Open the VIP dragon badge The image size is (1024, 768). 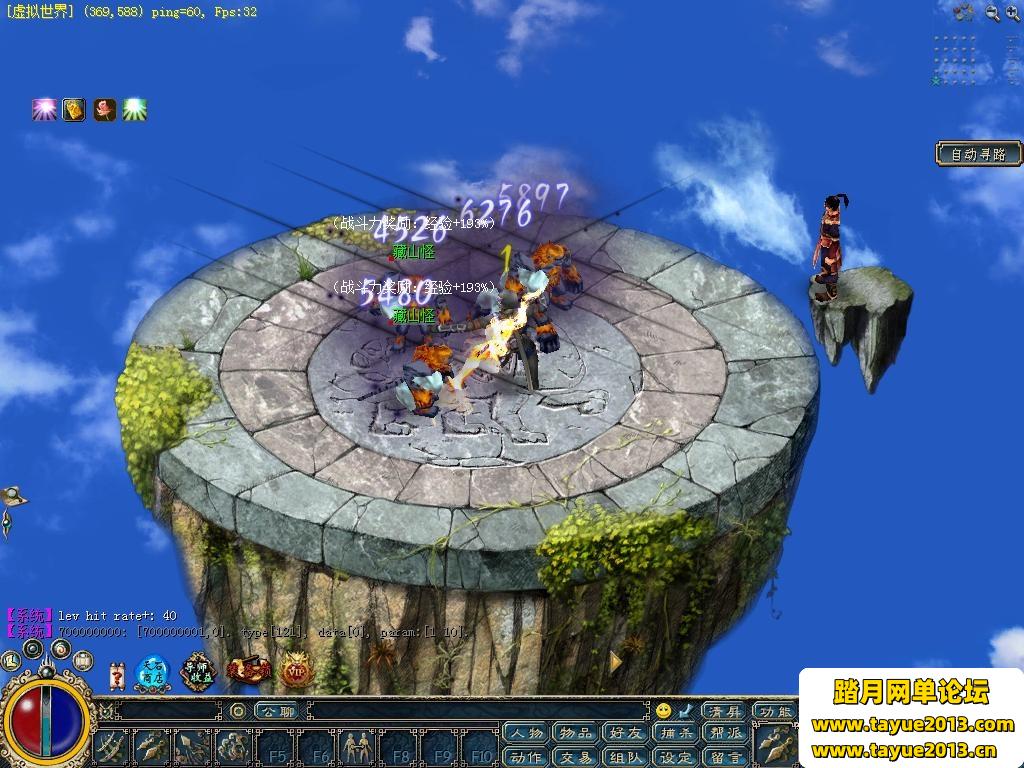coord(296,670)
